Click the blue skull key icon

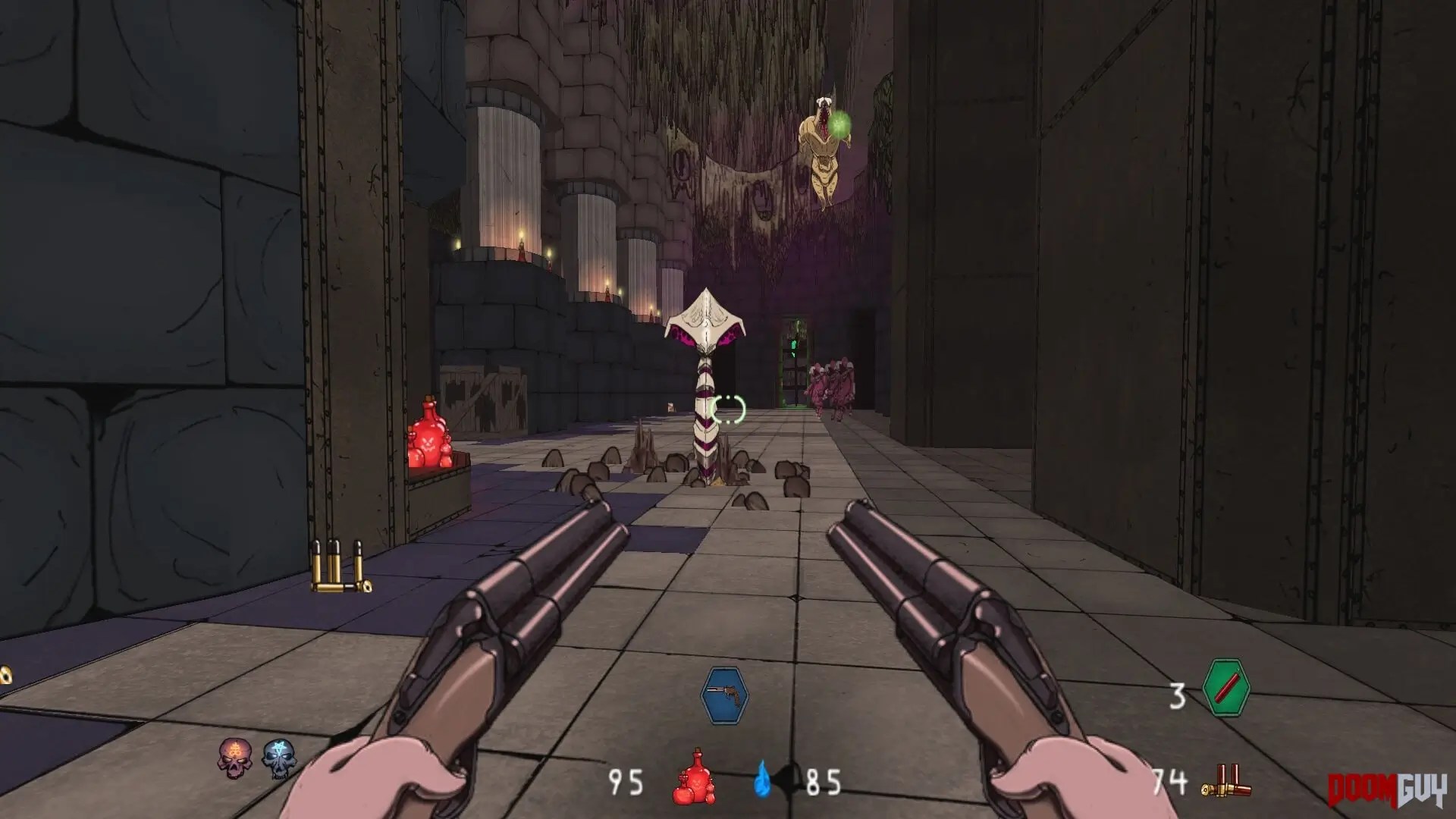click(278, 759)
